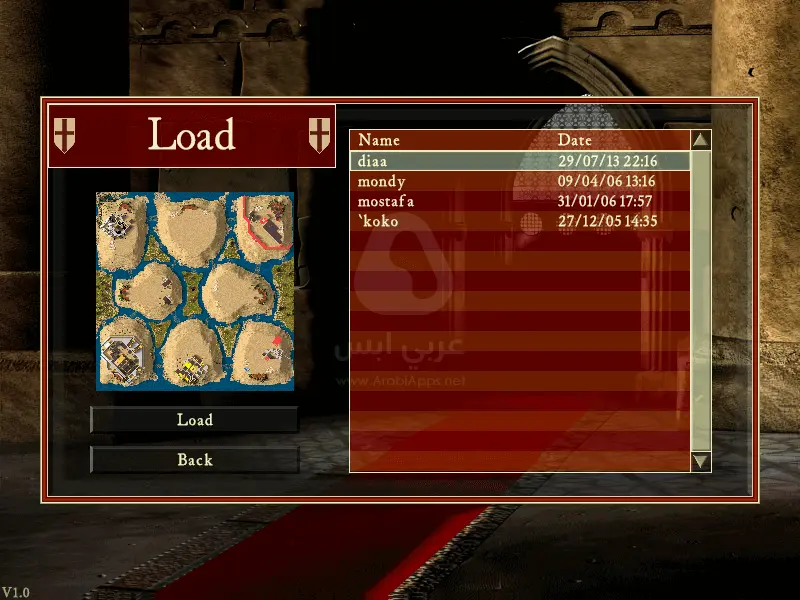Choose the mondy save entry

tap(520, 181)
